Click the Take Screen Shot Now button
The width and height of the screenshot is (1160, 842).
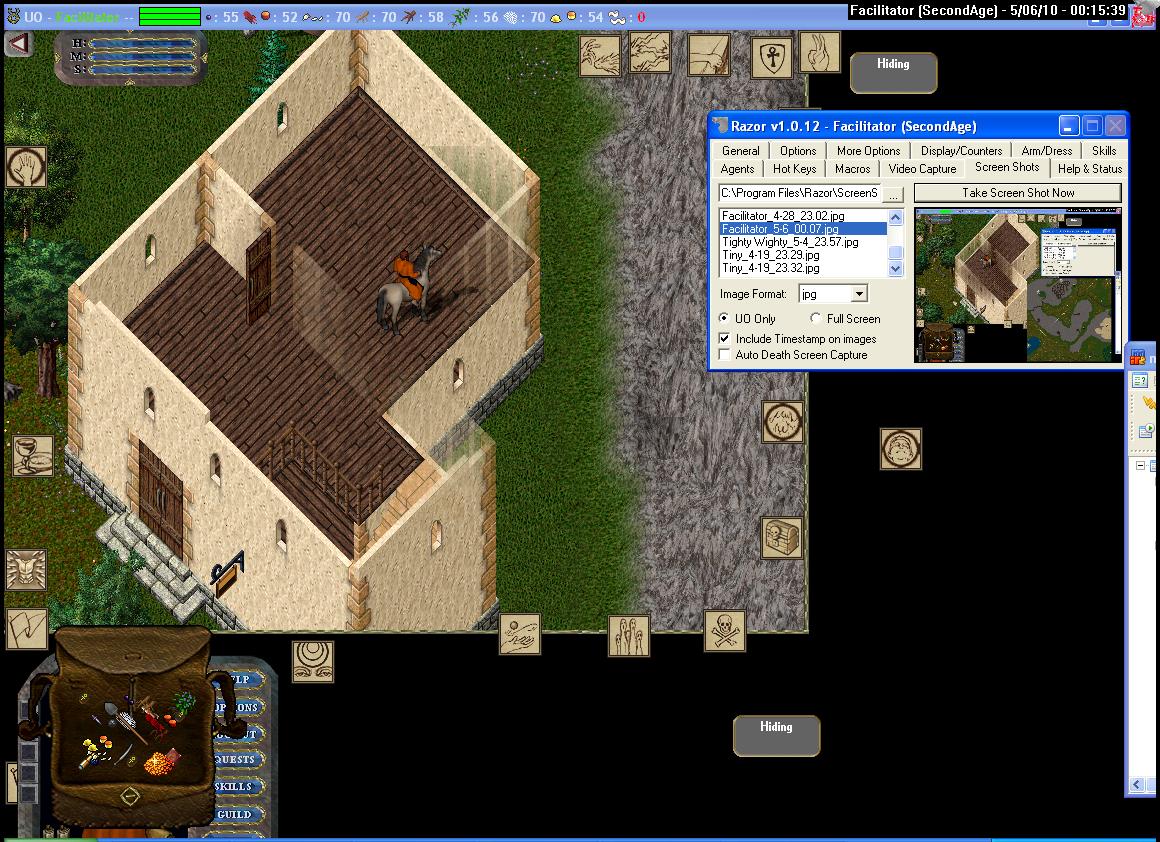tap(1017, 193)
